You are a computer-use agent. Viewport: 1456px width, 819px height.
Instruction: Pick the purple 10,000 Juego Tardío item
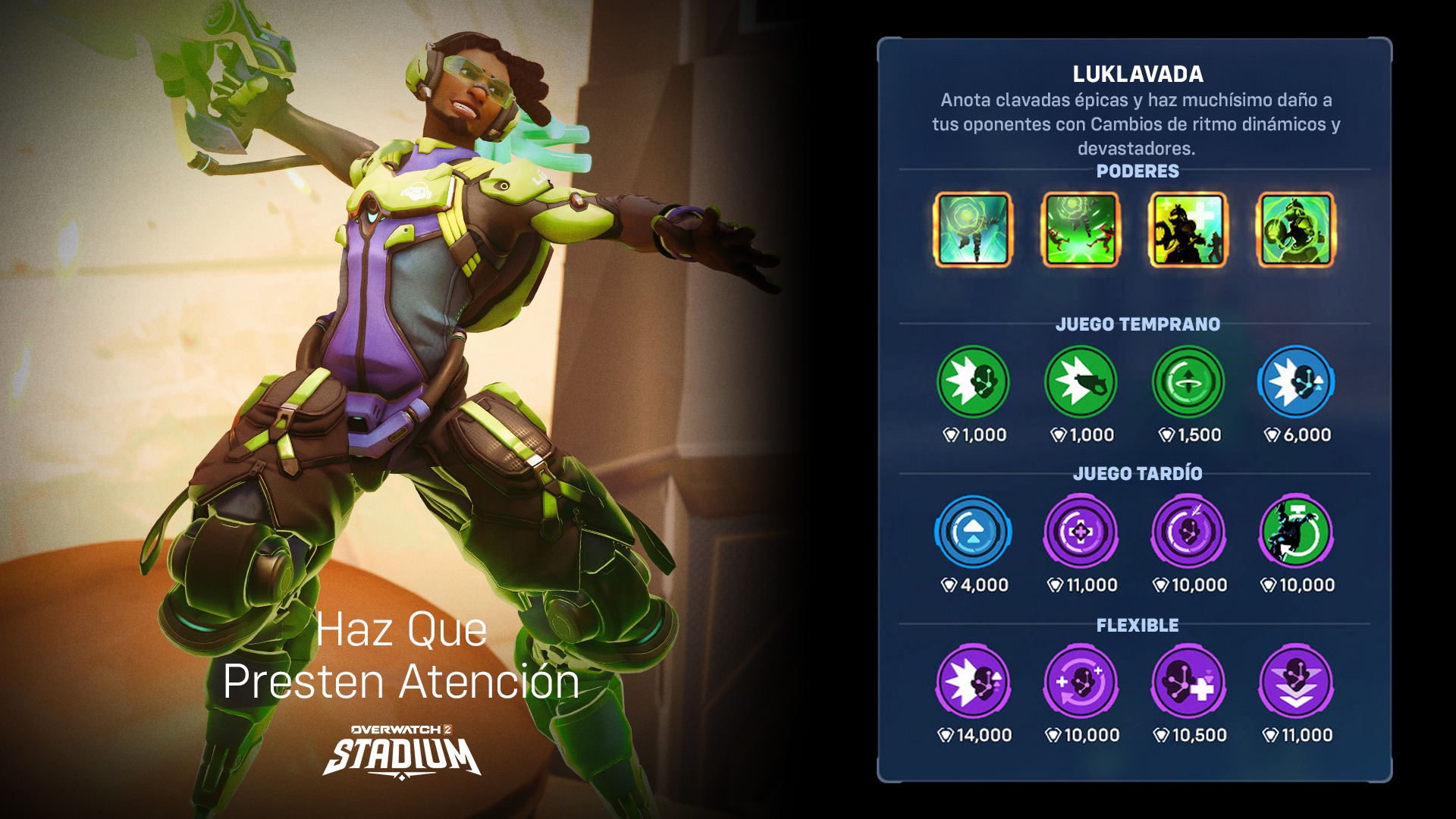click(1188, 532)
